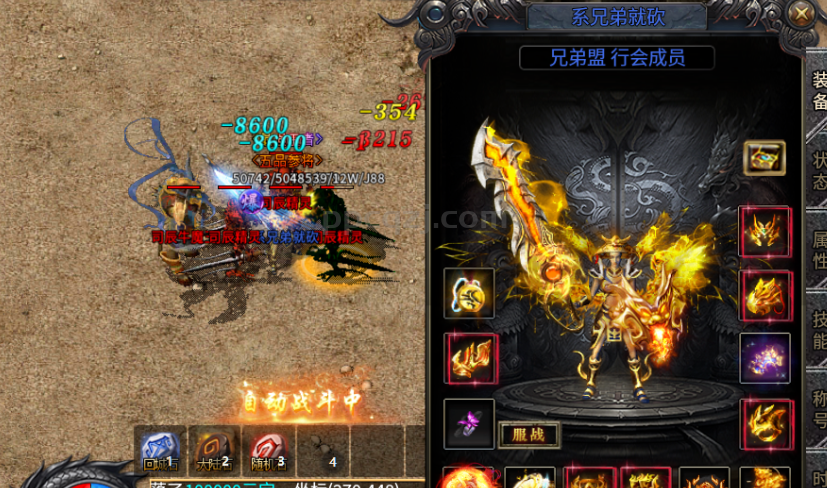The image size is (827, 488).
Task: Show the 属性 attributes tab
Action: (x=818, y=250)
